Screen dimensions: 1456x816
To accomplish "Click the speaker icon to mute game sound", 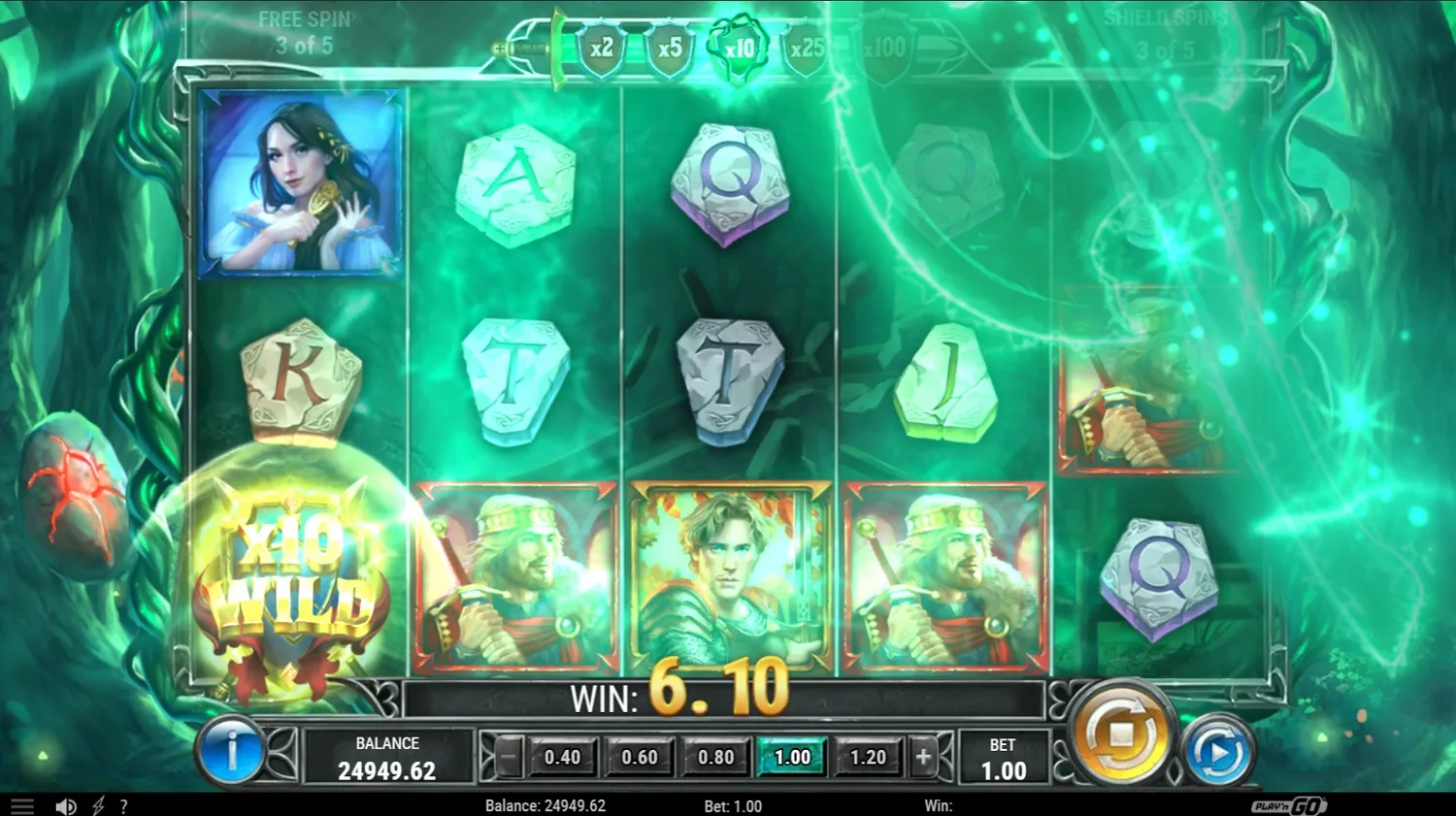I will coord(65,805).
